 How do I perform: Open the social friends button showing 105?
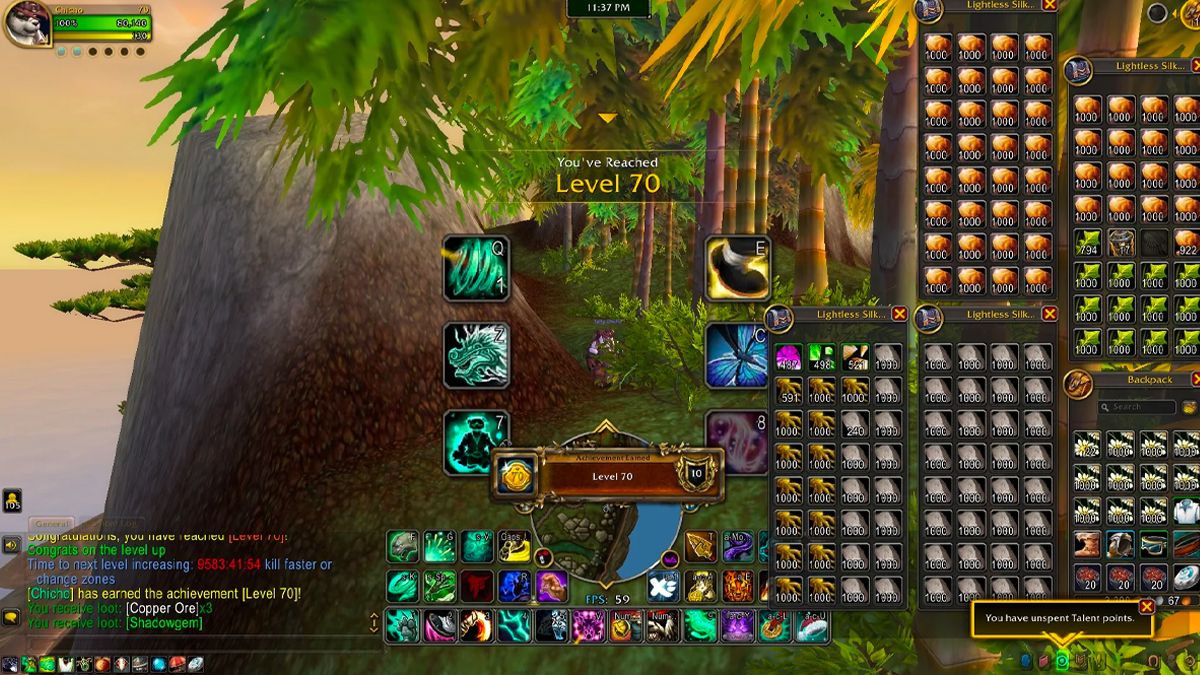[12, 499]
